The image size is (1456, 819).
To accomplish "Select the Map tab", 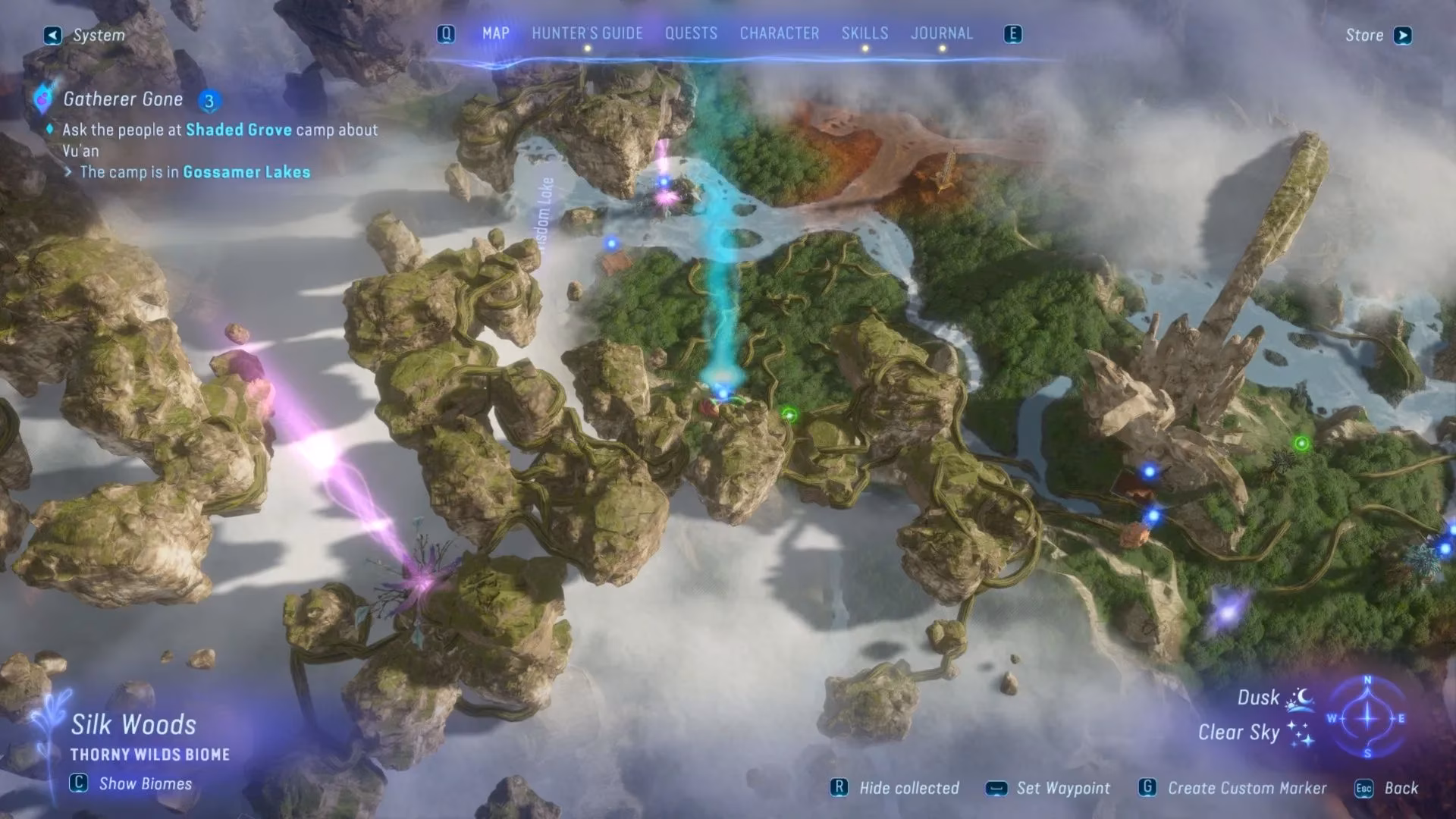I will click(496, 33).
